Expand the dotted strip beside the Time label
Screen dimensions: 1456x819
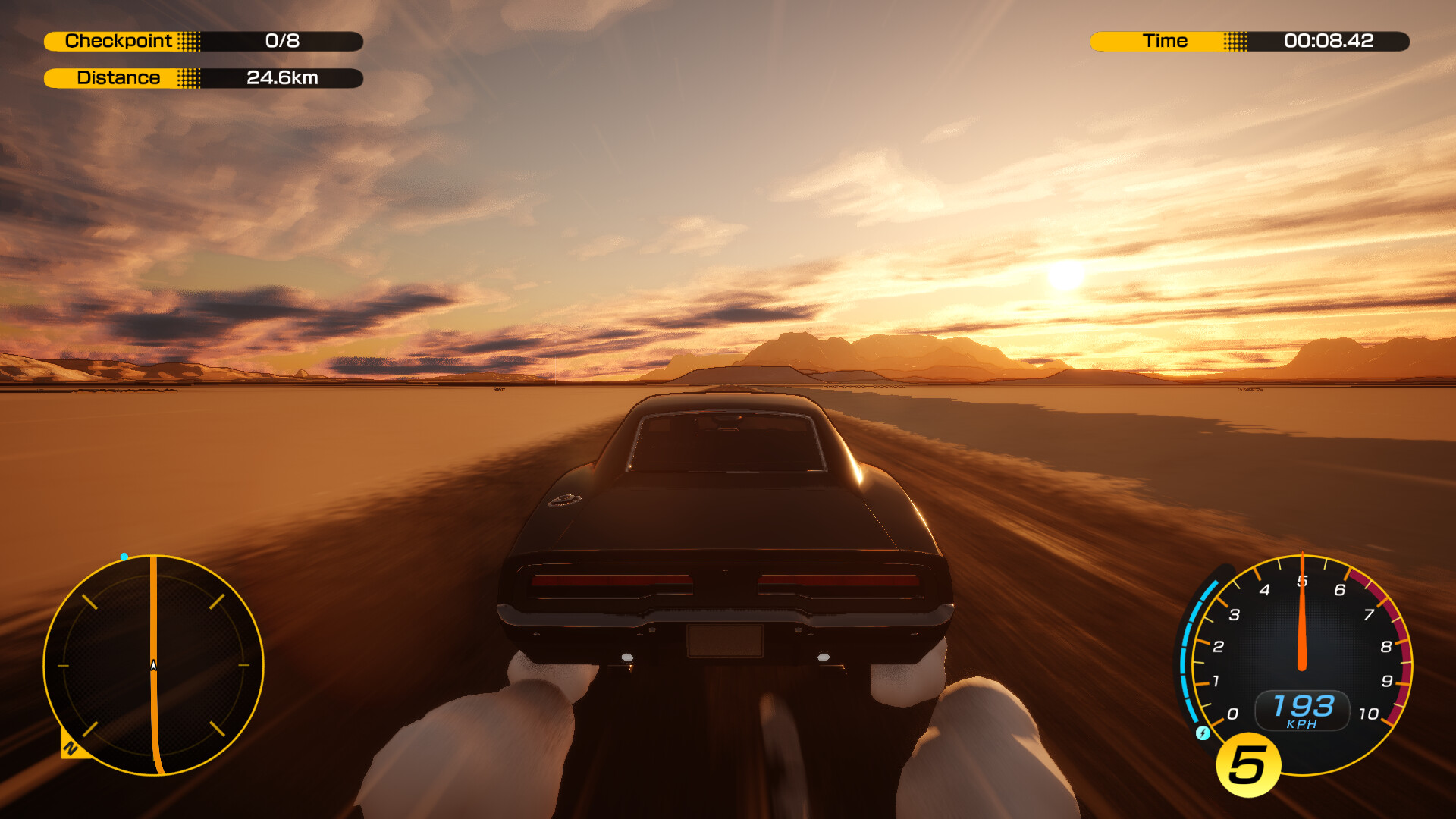(1235, 41)
